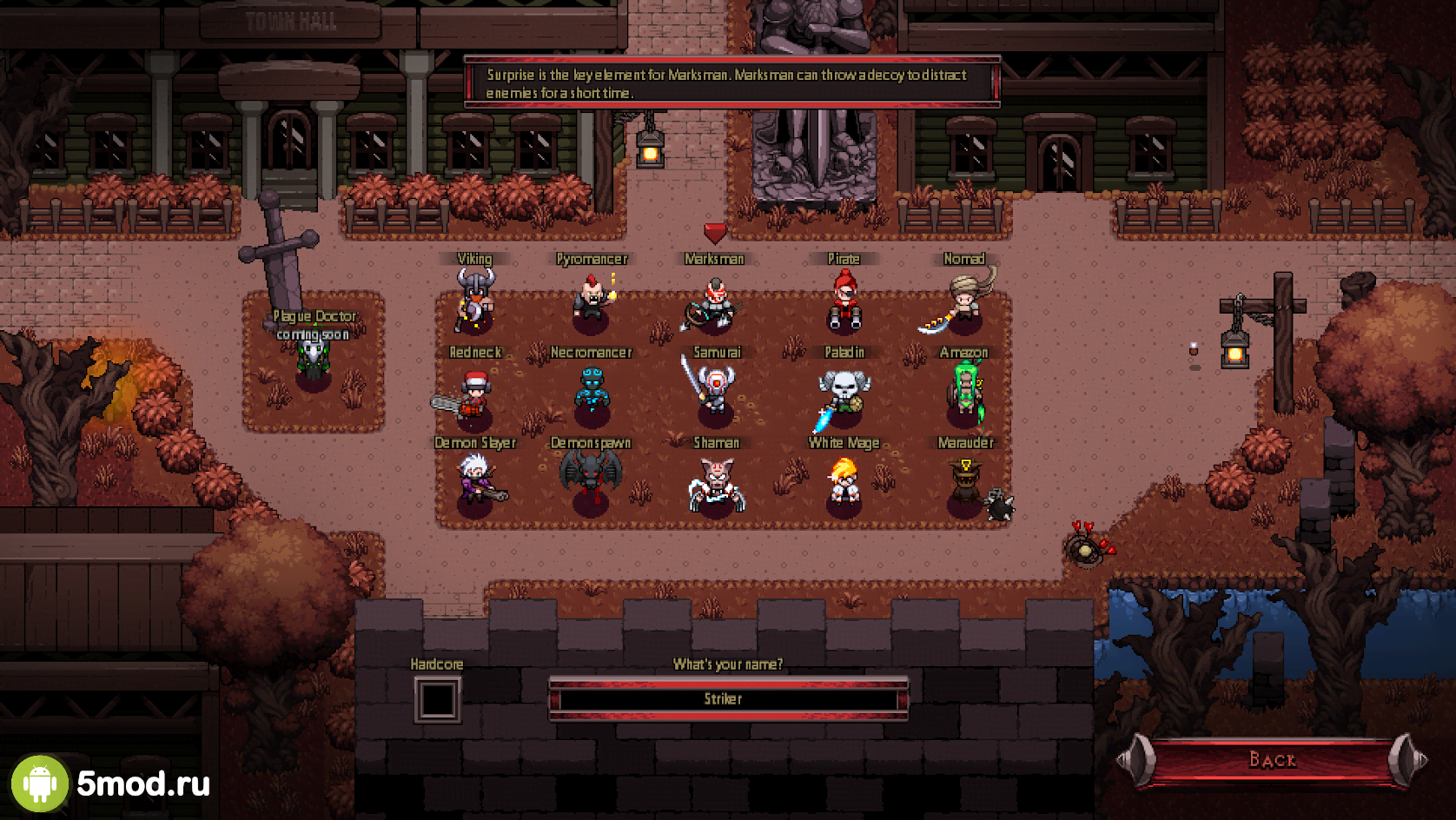Choose the White Mage class
The width and height of the screenshot is (1456, 820).
pos(844,482)
